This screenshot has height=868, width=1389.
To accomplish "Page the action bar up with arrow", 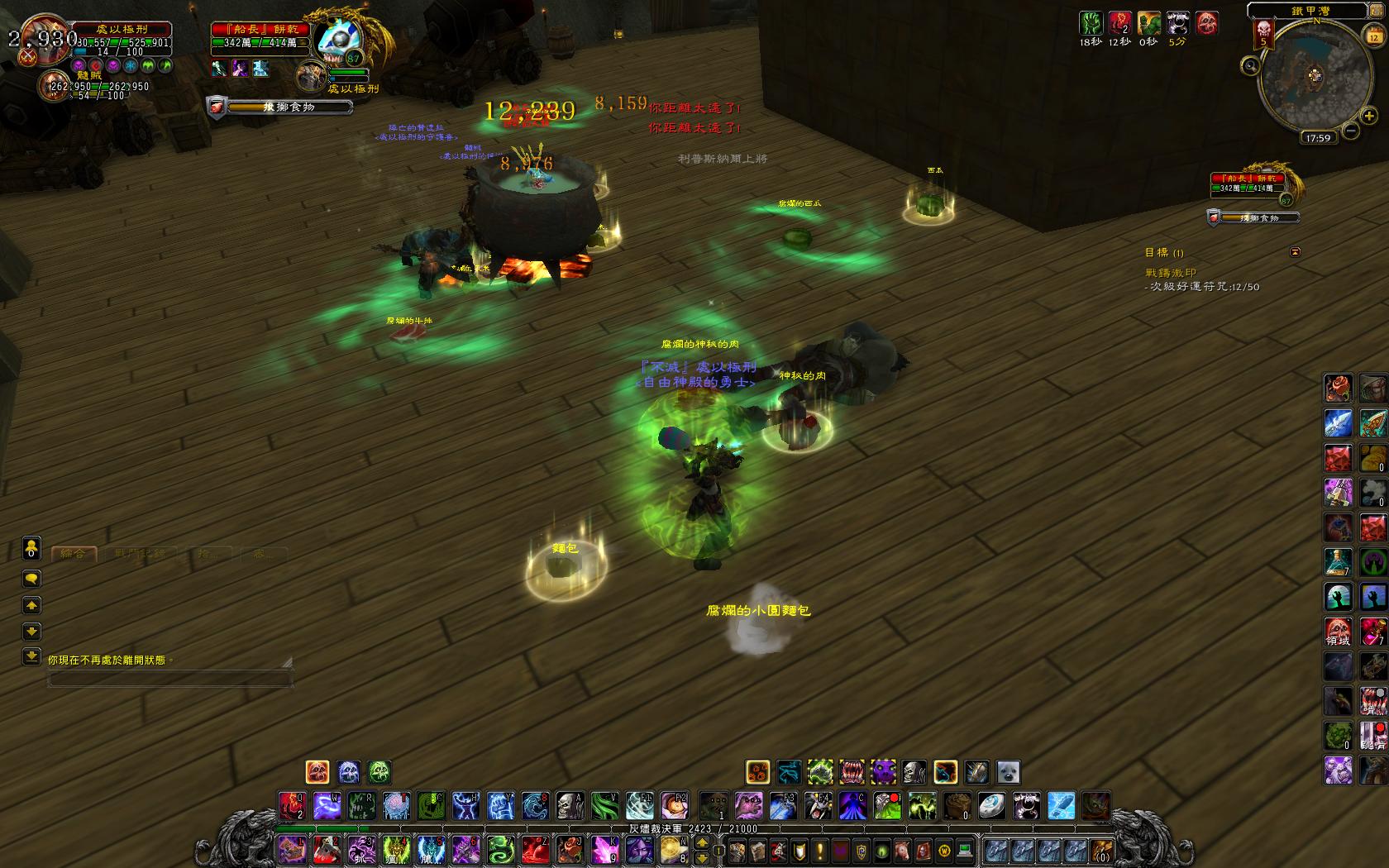I will click(702, 842).
